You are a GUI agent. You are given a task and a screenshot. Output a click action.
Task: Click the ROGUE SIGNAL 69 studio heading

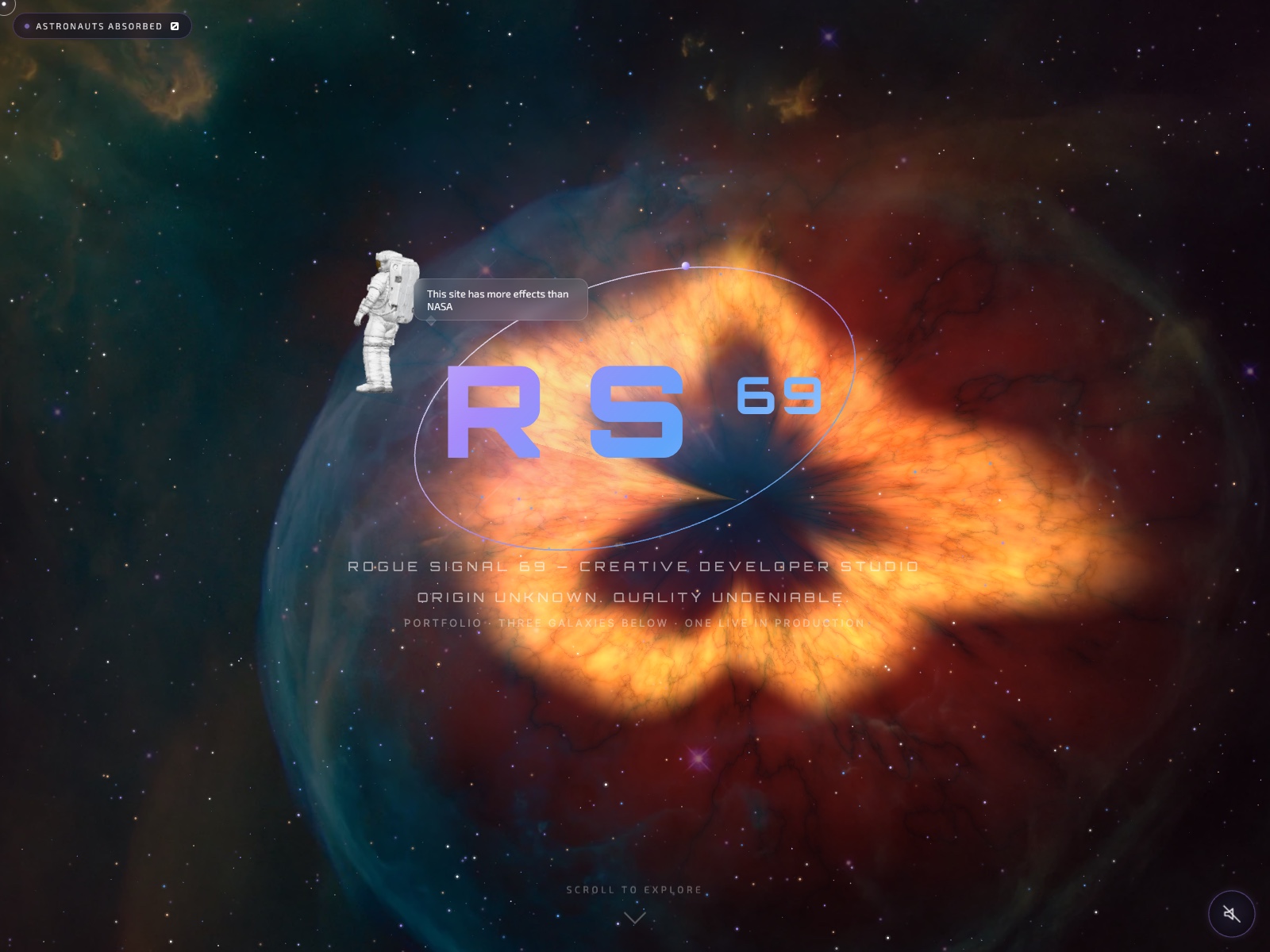[633, 566]
